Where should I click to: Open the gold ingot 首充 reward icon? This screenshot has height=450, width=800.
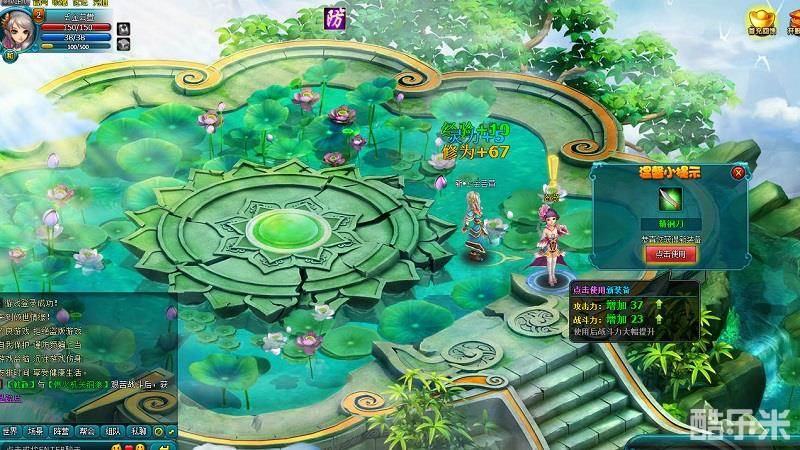762,19
